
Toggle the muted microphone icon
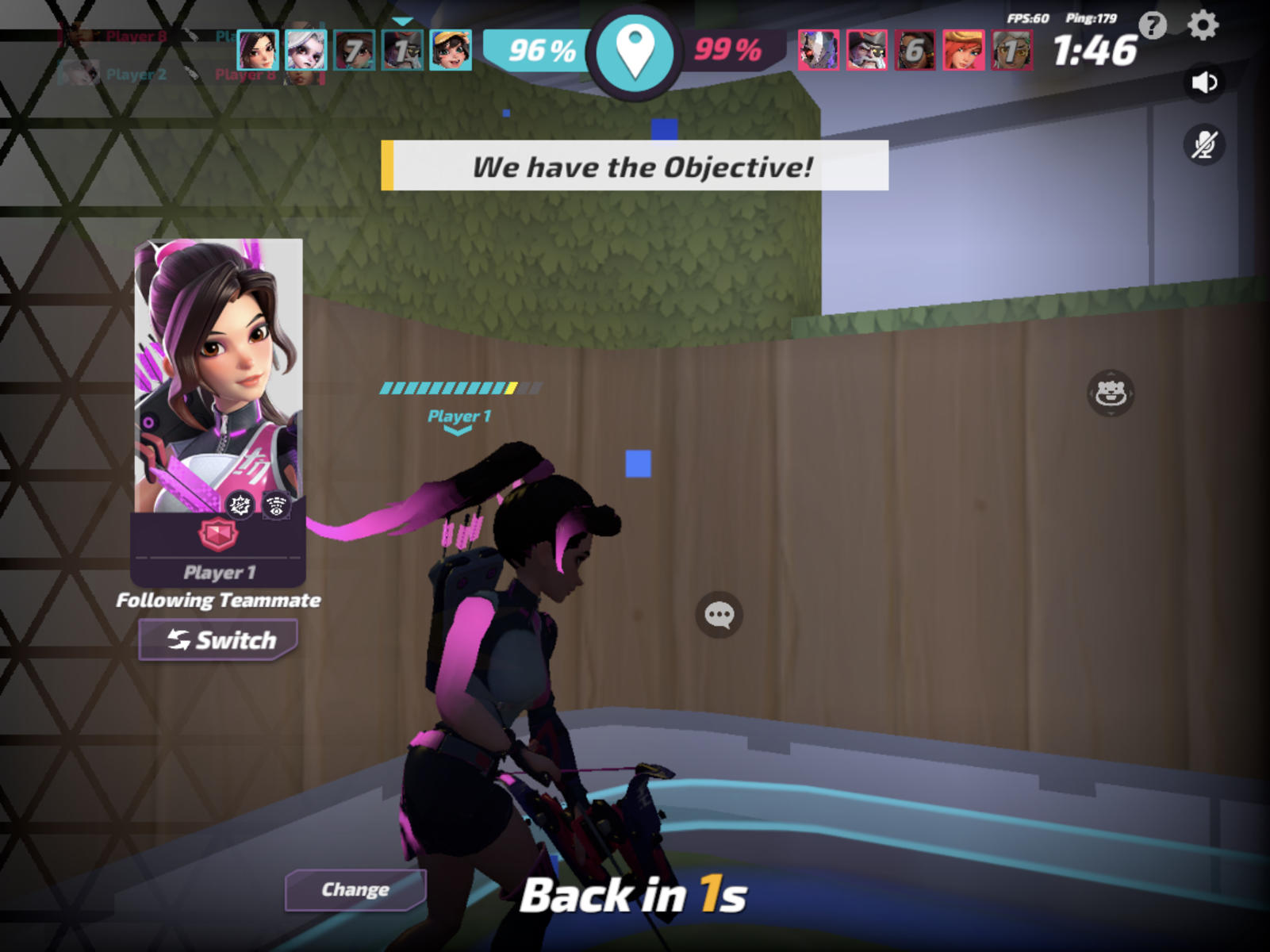1204,145
